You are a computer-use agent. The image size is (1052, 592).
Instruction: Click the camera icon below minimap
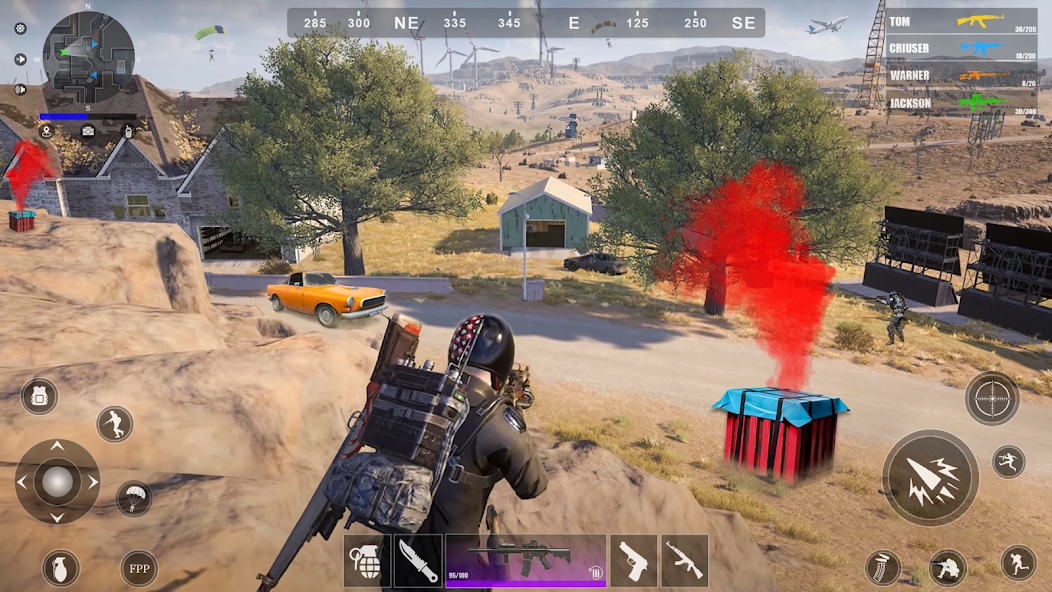coord(88,130)
